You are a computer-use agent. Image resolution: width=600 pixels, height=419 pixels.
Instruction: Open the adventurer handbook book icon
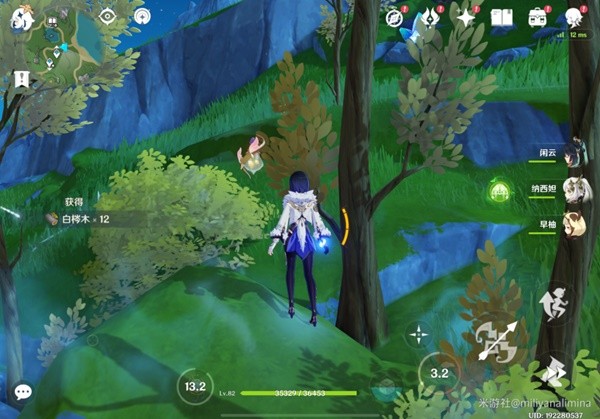pos(502,17)
